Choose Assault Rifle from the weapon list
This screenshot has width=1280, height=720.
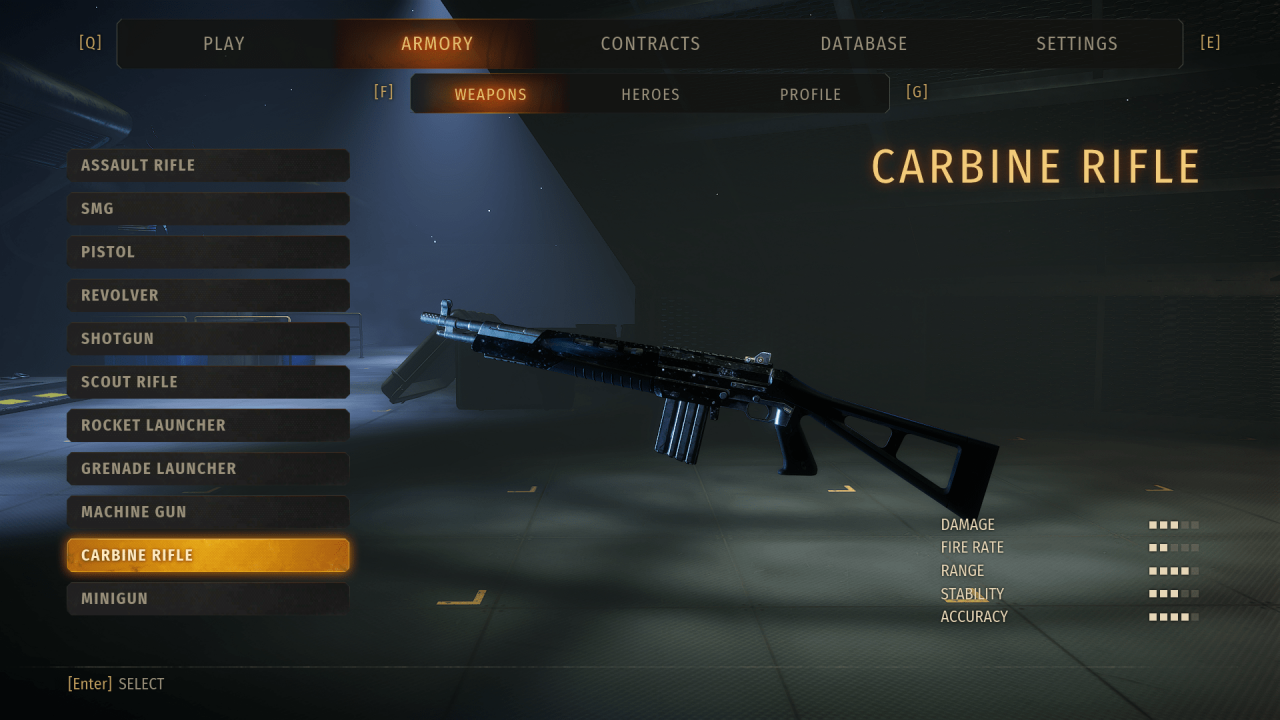pyautogui.click(x=208, y=165)
